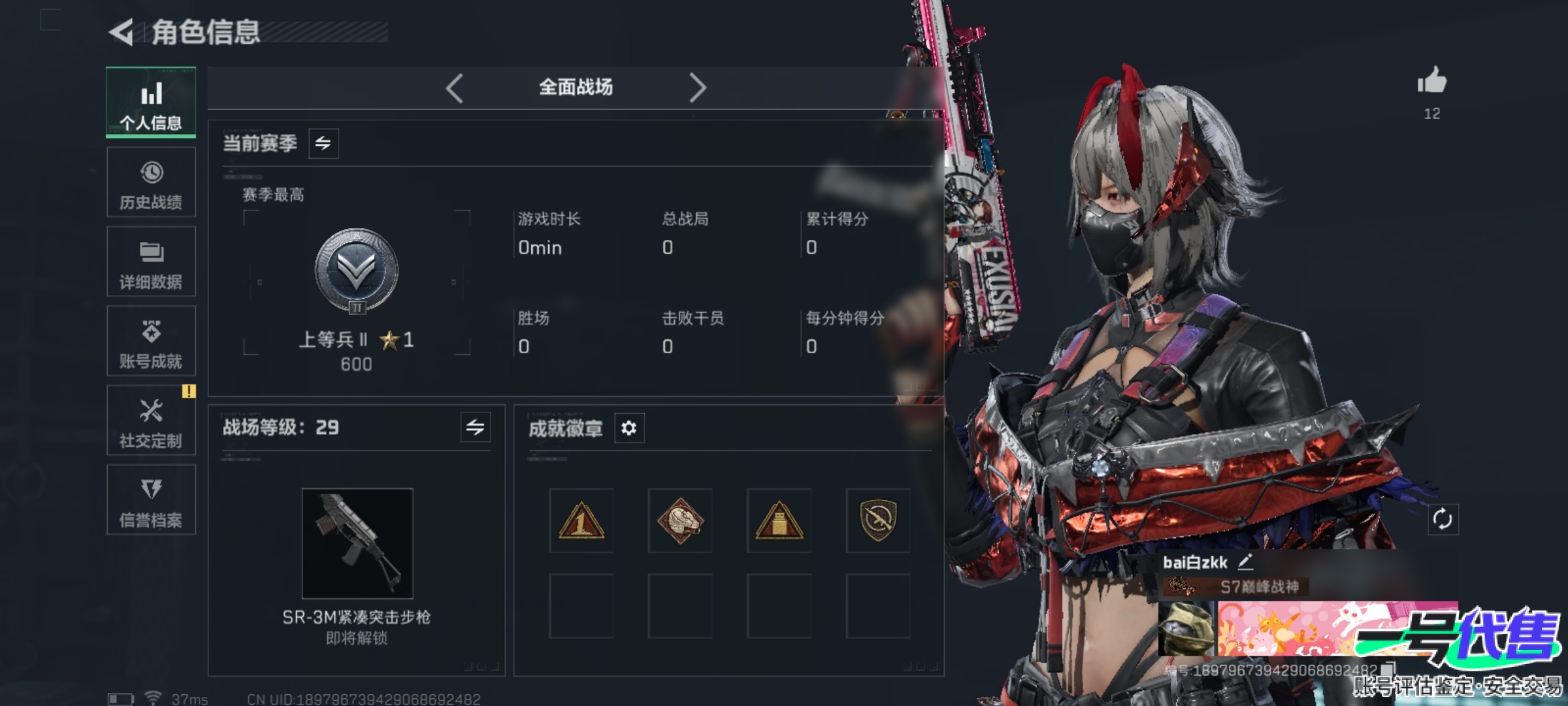
Task: Switch to the next game mode arrow
Action: point(697,88)
